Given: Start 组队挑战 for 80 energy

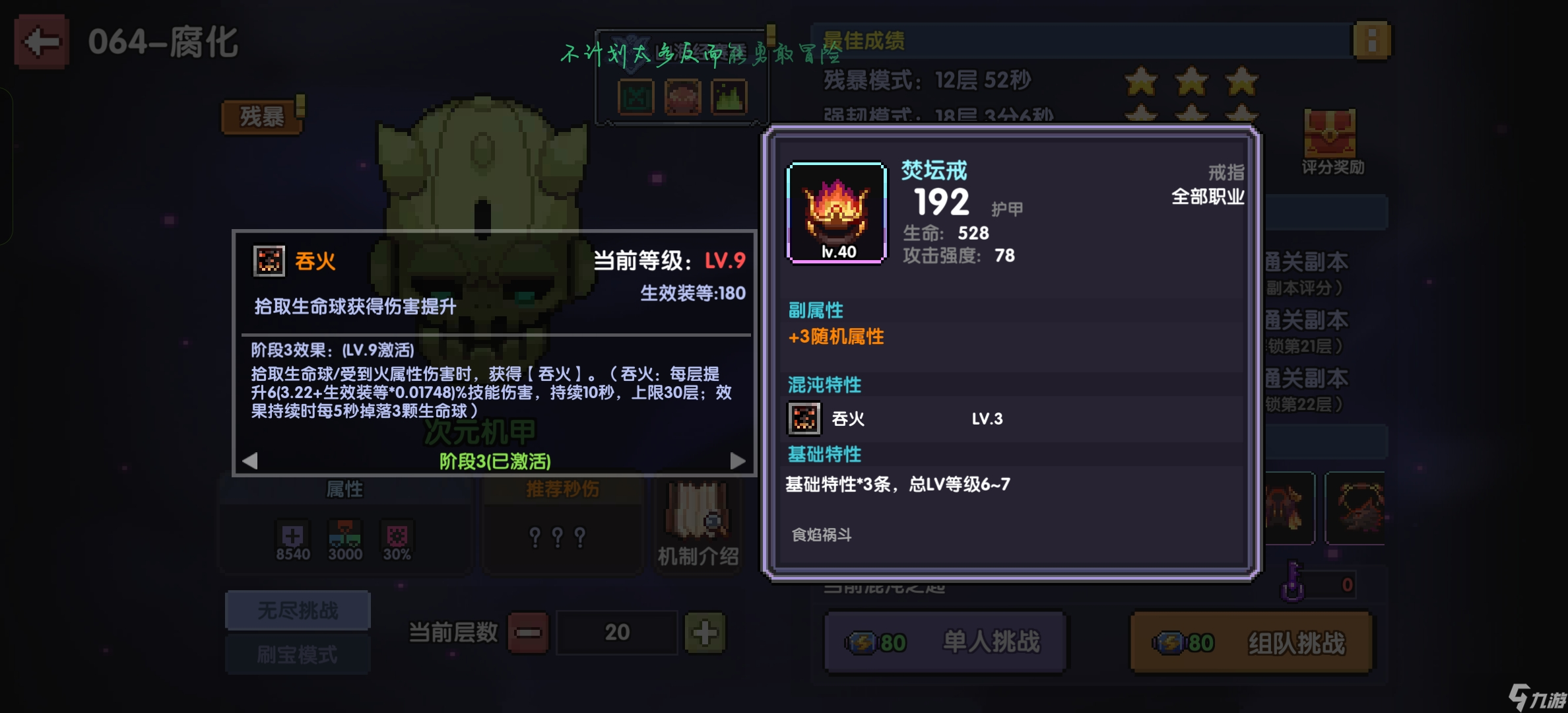Looking at the screenshot, I should 1251,641.
